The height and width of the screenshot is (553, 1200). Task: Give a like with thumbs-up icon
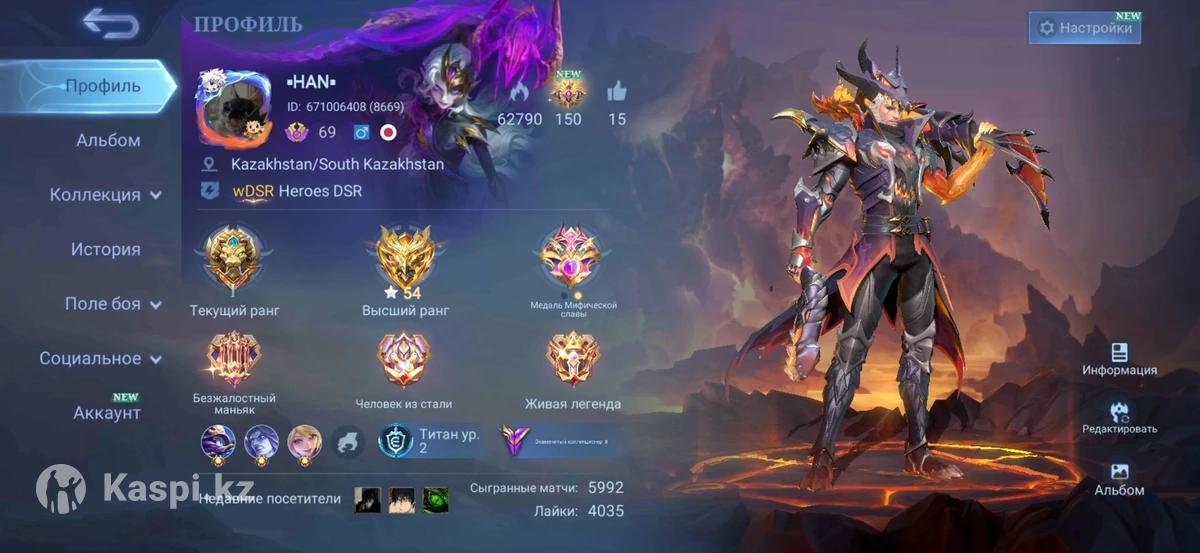click(x=617, y=93)
